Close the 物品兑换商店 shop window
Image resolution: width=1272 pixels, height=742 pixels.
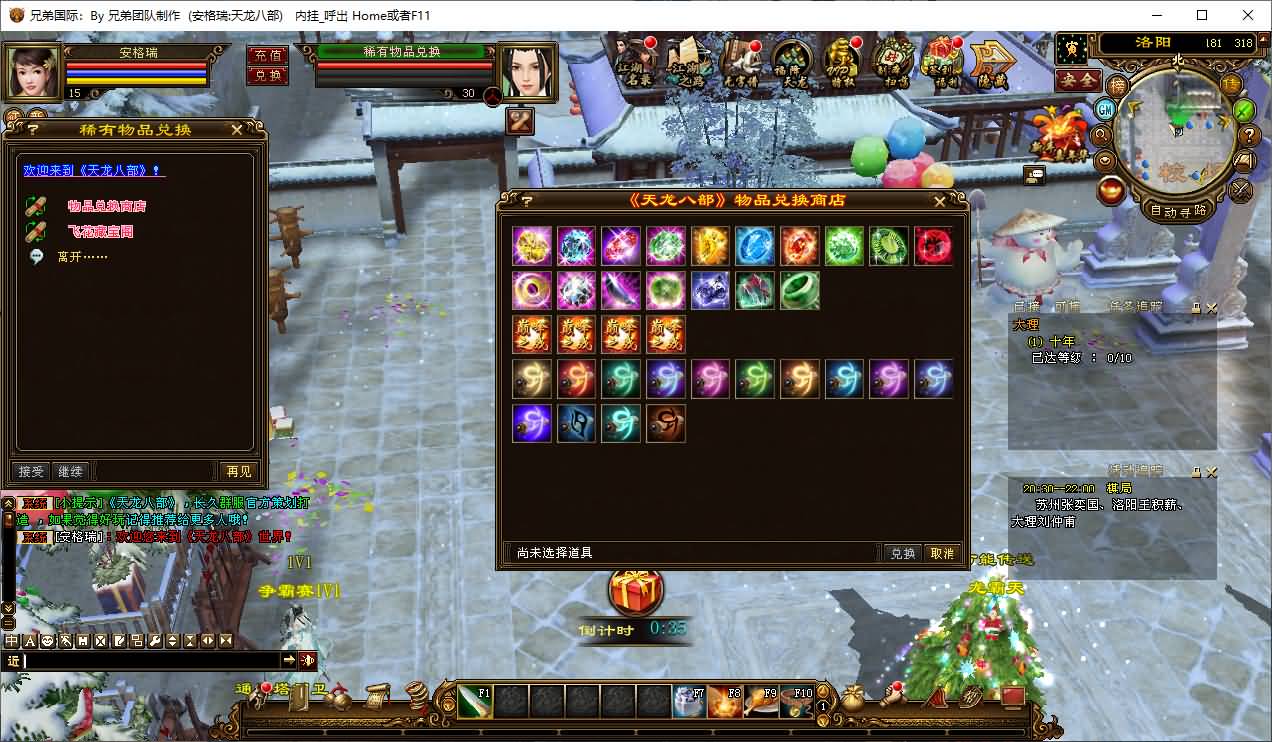pyautogui.click(x=939, y=201)
